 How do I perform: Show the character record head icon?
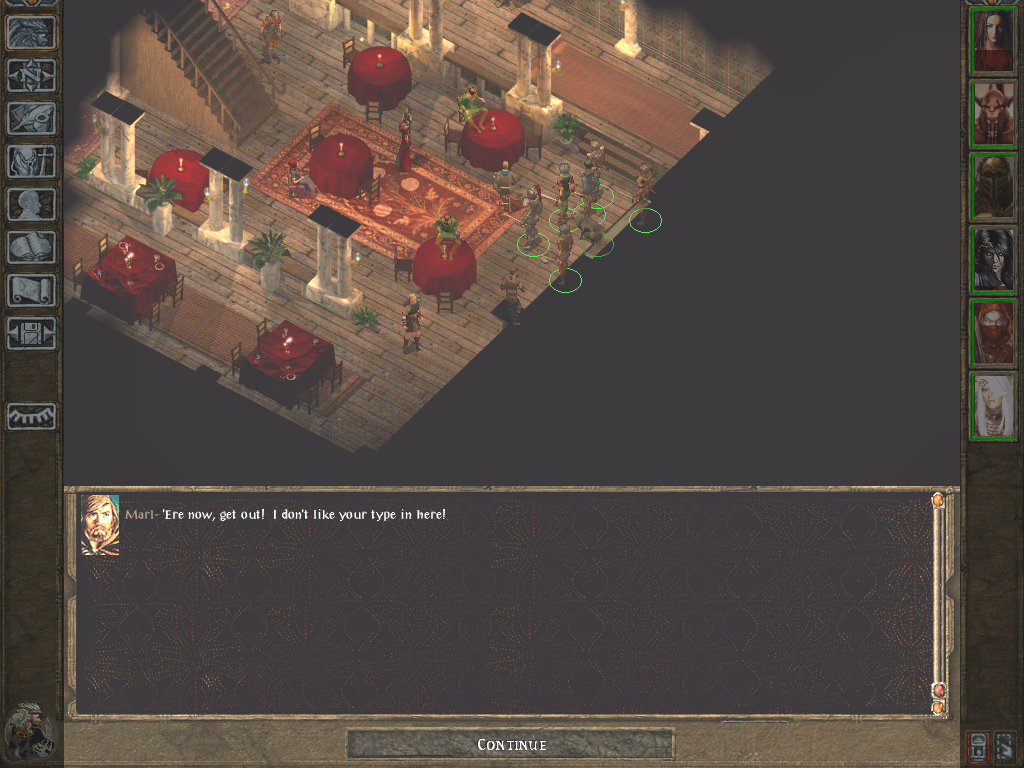(x=31, y=204)
